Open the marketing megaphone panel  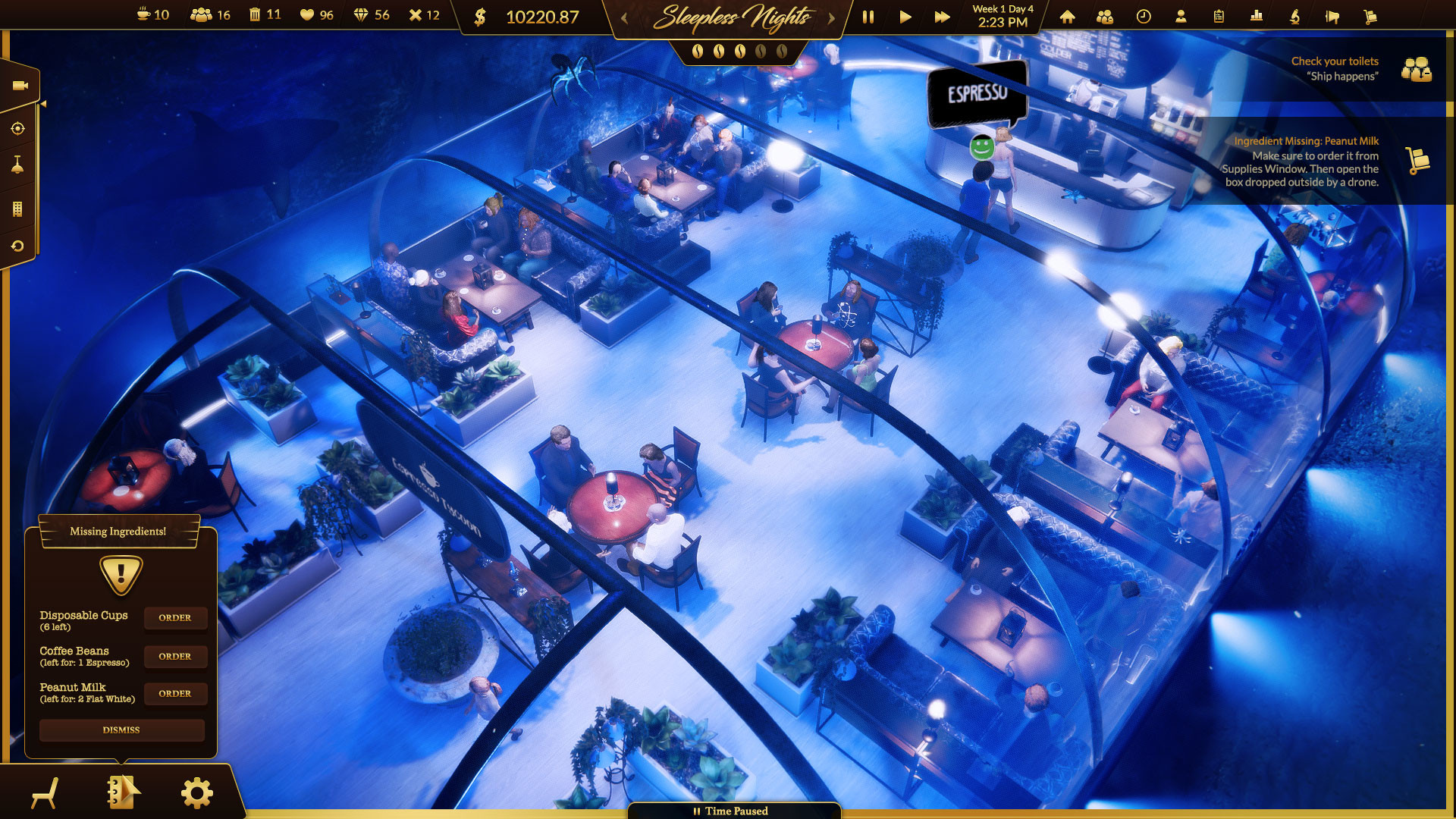(1332, 17)
